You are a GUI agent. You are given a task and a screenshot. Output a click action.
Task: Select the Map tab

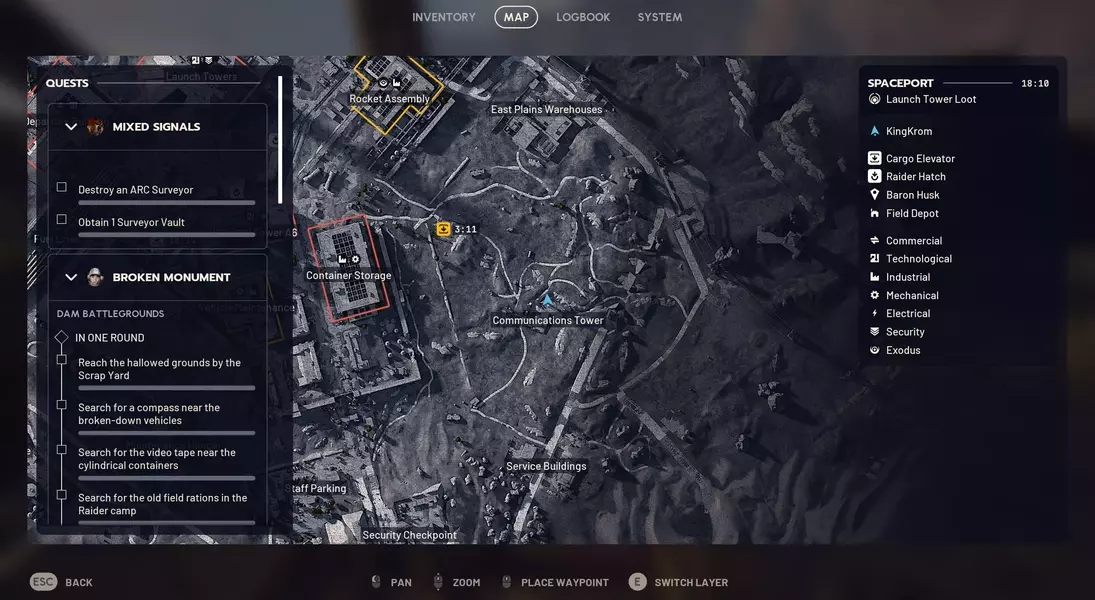point(516,17)
